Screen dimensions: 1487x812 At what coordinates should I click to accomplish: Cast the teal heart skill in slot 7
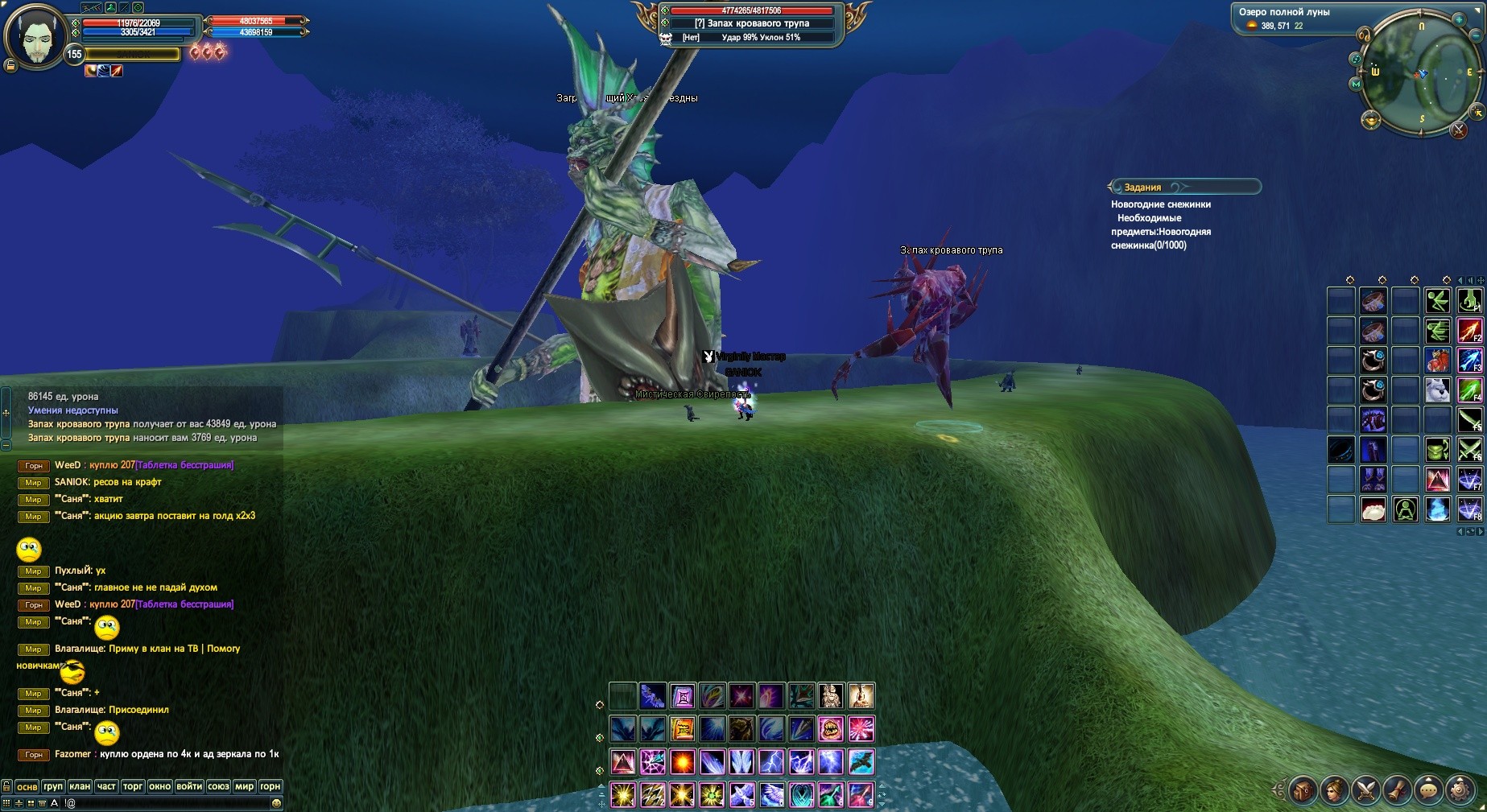[x=801, y=794]
